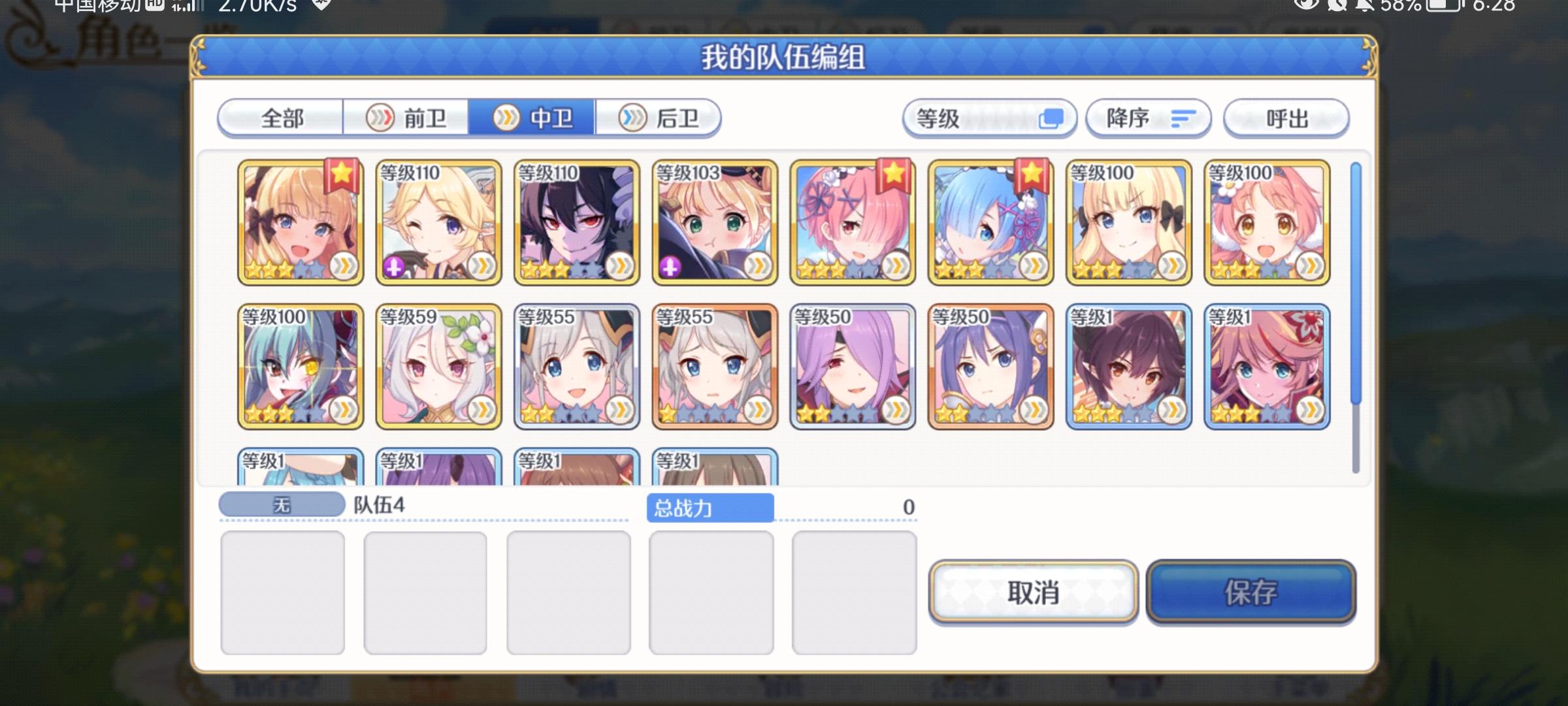The height and width of the screenshot is (706, 1568).
Task: Open the 等级 sorting dropdown
Action: pyautogui.click(x=988, y=119)
